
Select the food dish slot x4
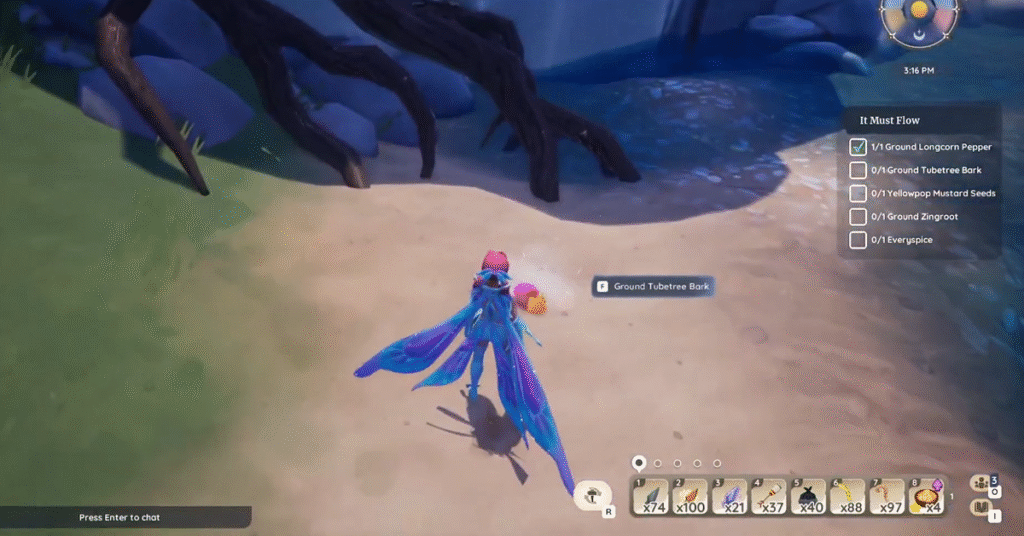(926, 497)
